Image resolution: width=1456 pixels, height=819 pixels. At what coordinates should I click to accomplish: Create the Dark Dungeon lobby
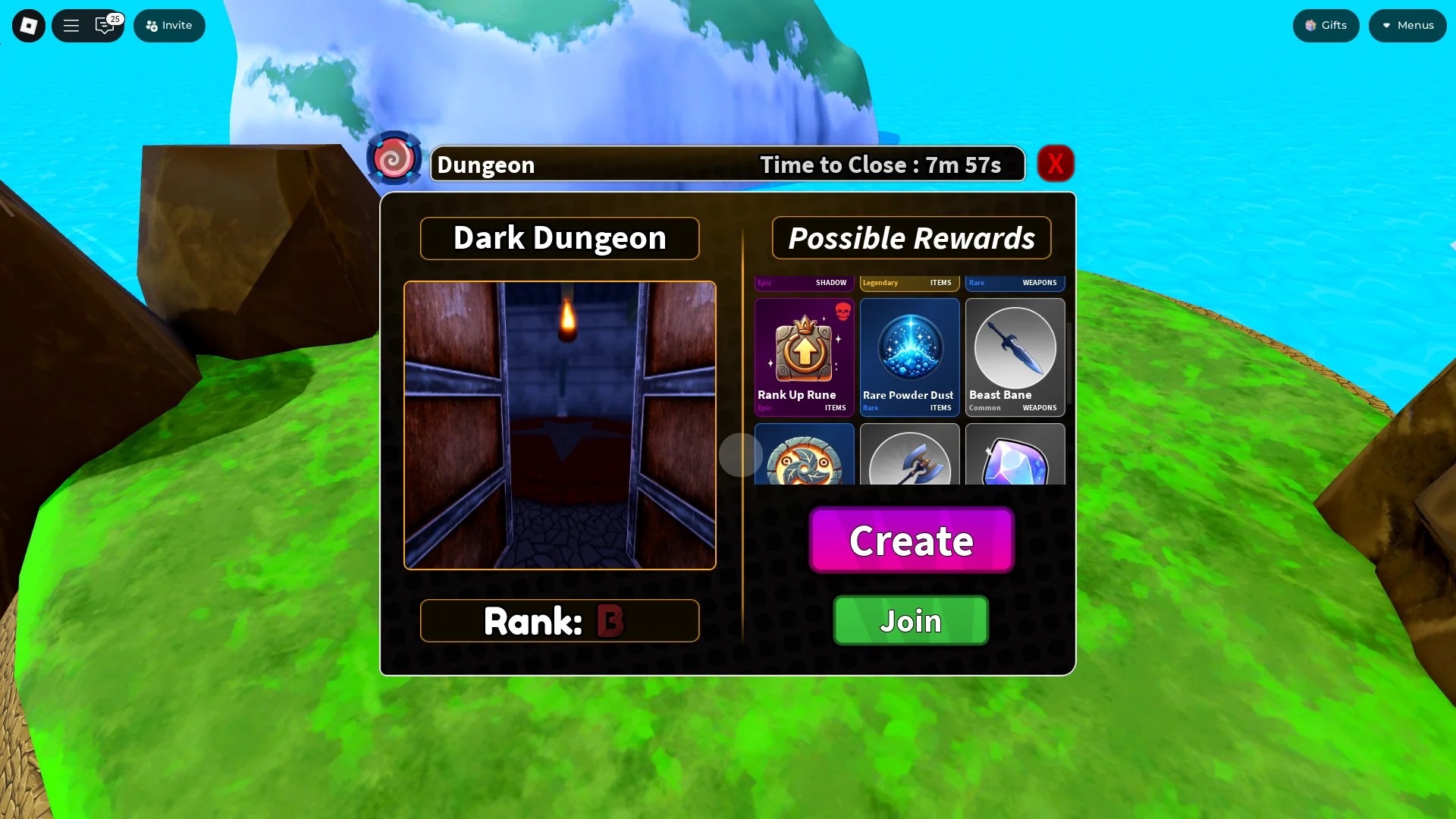pos(911,541)
